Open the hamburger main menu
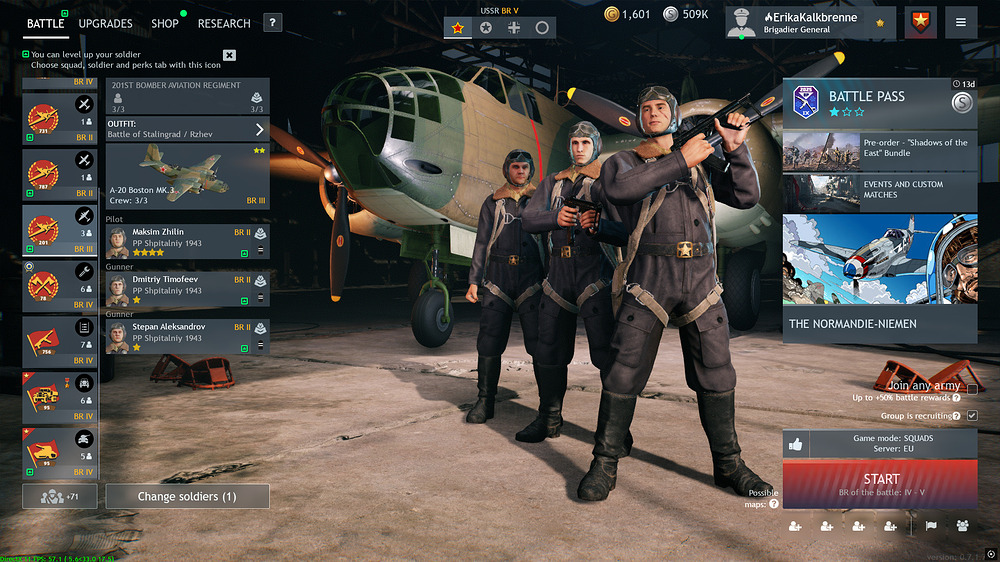Screen dimensions: 1000x562 coord(960,22)
